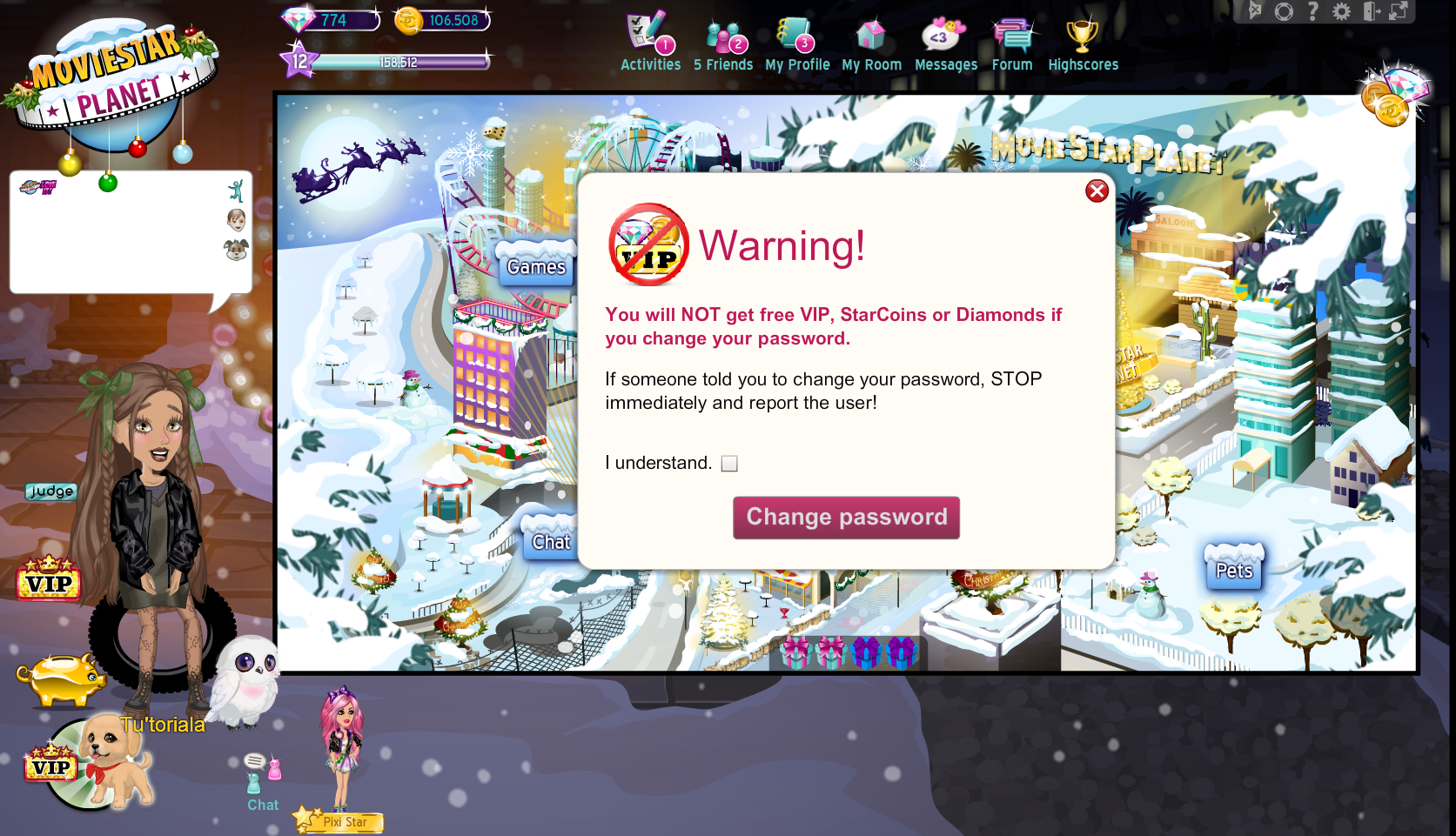Go to My Room
The height and width of the screenshot is (836, 1456).
(870, 39)
